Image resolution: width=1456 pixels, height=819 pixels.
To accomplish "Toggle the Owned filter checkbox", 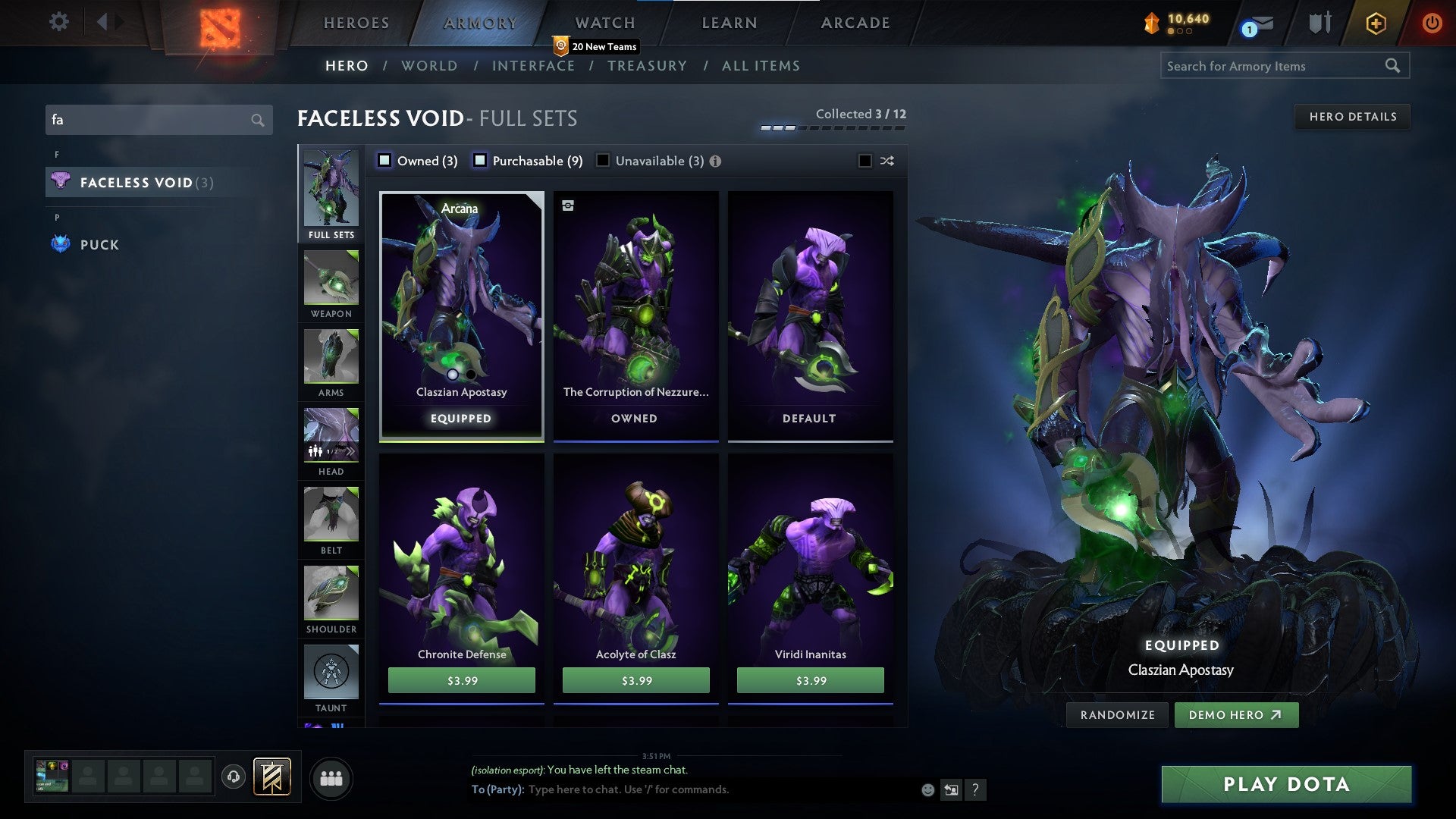I will pyautogui.click(x=384, y=160).
